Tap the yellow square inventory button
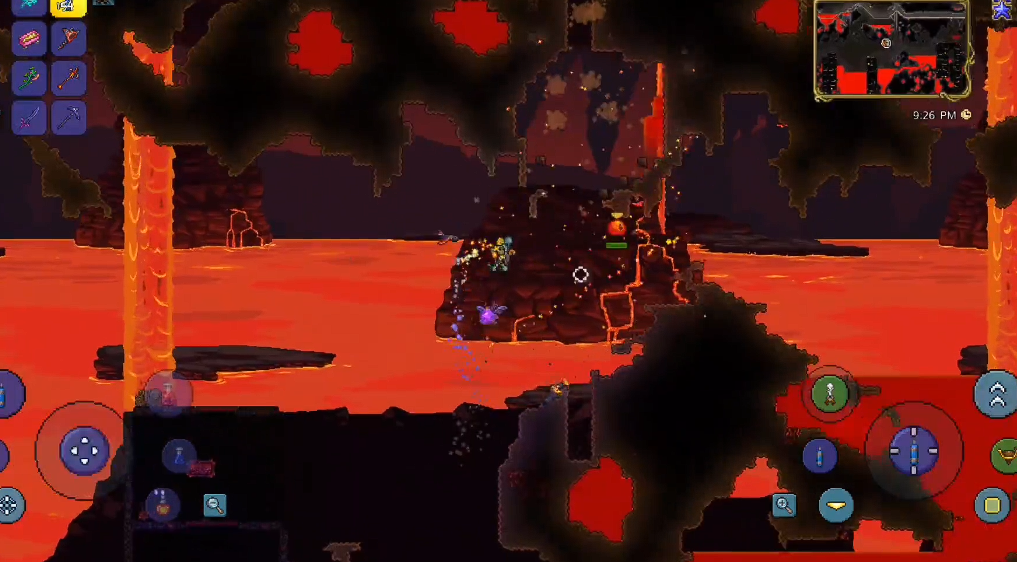The width and height of the screenshot is (1017, 562). [x=992, y=505]
